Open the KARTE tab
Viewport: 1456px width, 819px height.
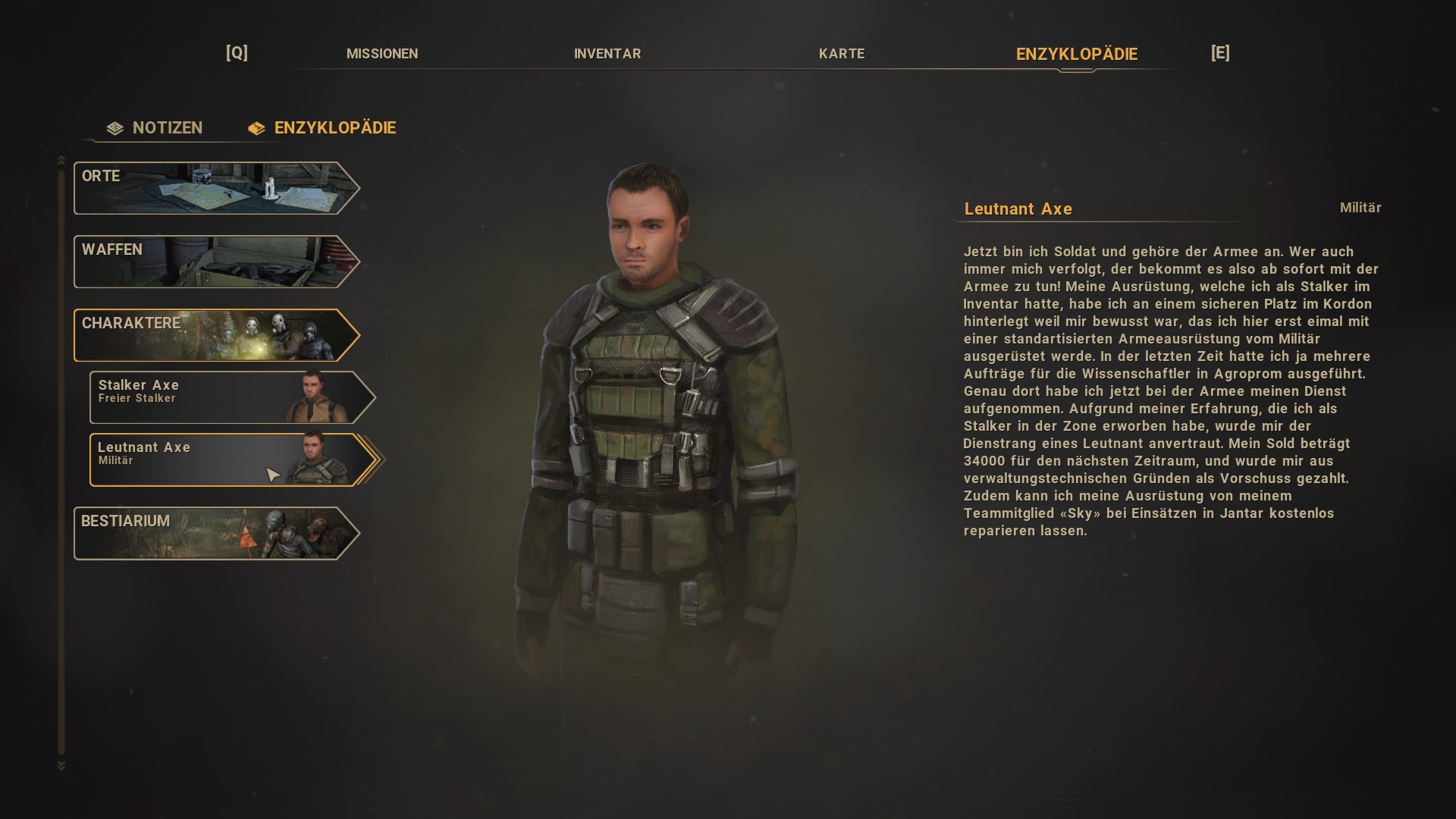842,54
